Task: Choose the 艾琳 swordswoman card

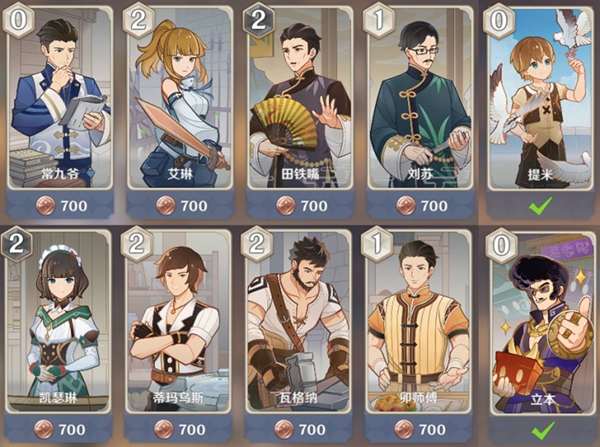Action: 181,100
